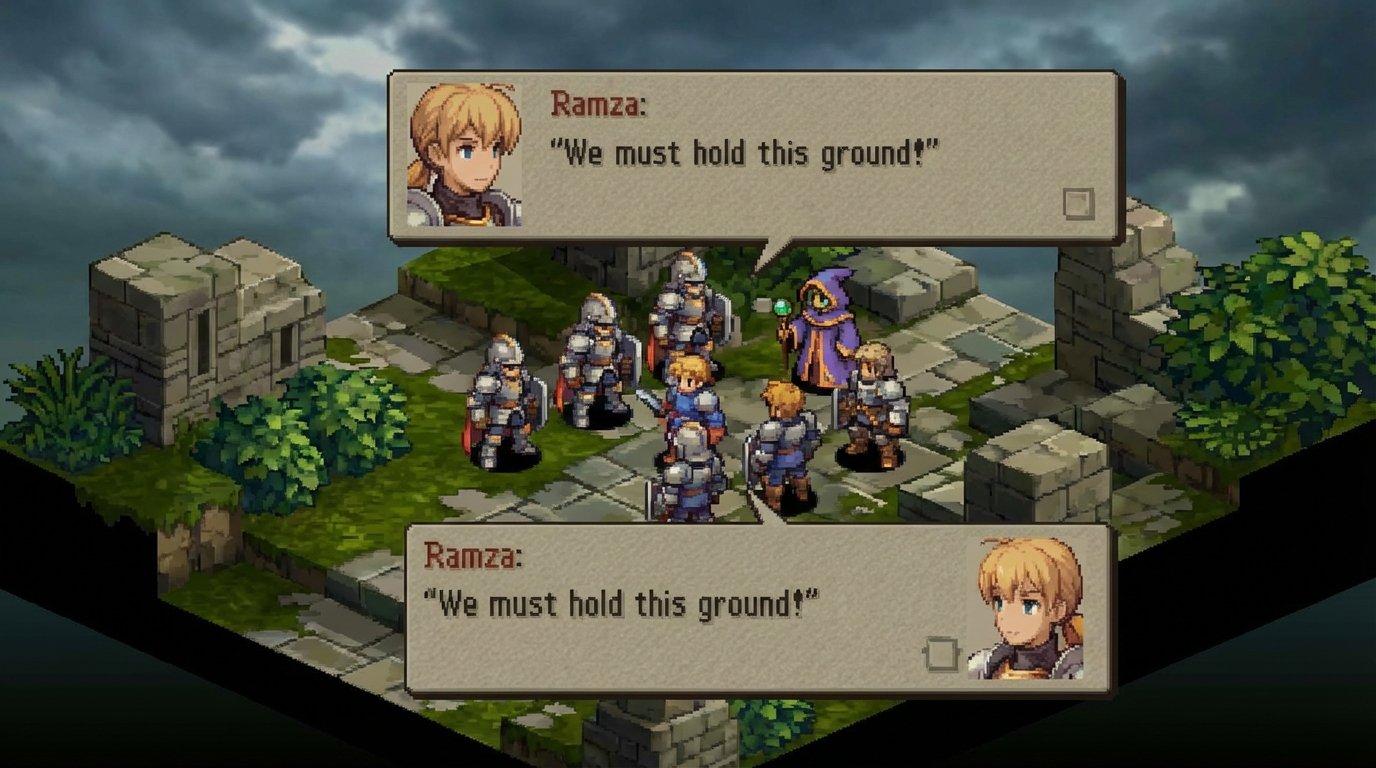Click the brown-clad squire beside the mage
This screenshot has width=1376, height=768.
point(875,400)
